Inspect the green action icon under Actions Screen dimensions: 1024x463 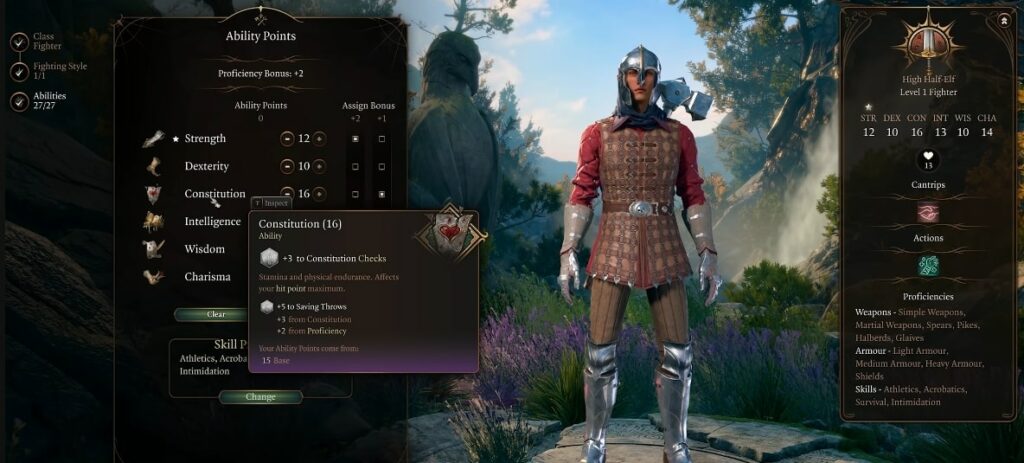click(928, 266)
